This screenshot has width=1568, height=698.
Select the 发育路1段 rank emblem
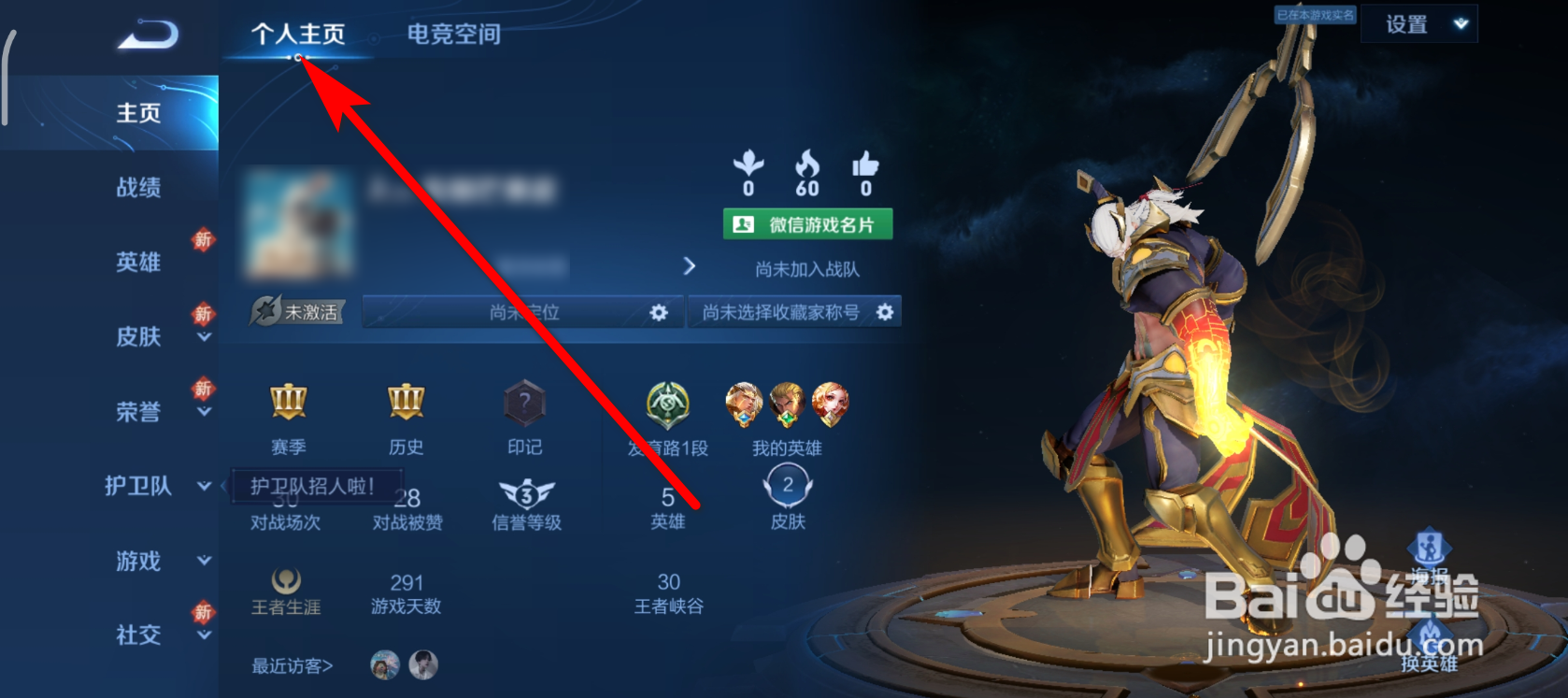(665, 404)
